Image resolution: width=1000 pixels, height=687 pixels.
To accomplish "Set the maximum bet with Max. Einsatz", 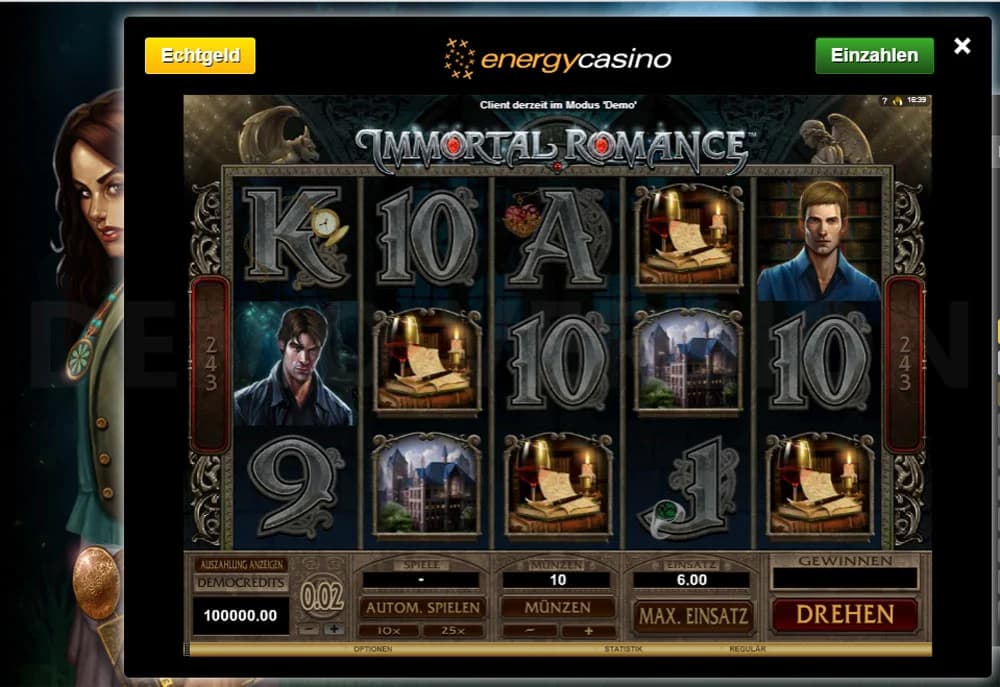I will pyautogui.click(x=691, y=615).
